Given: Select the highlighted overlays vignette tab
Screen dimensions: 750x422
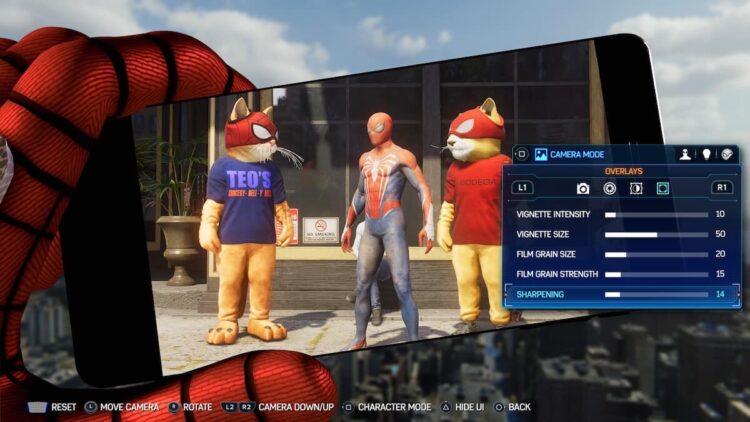Looking at the screenshot, I should (x=662, y=188).
